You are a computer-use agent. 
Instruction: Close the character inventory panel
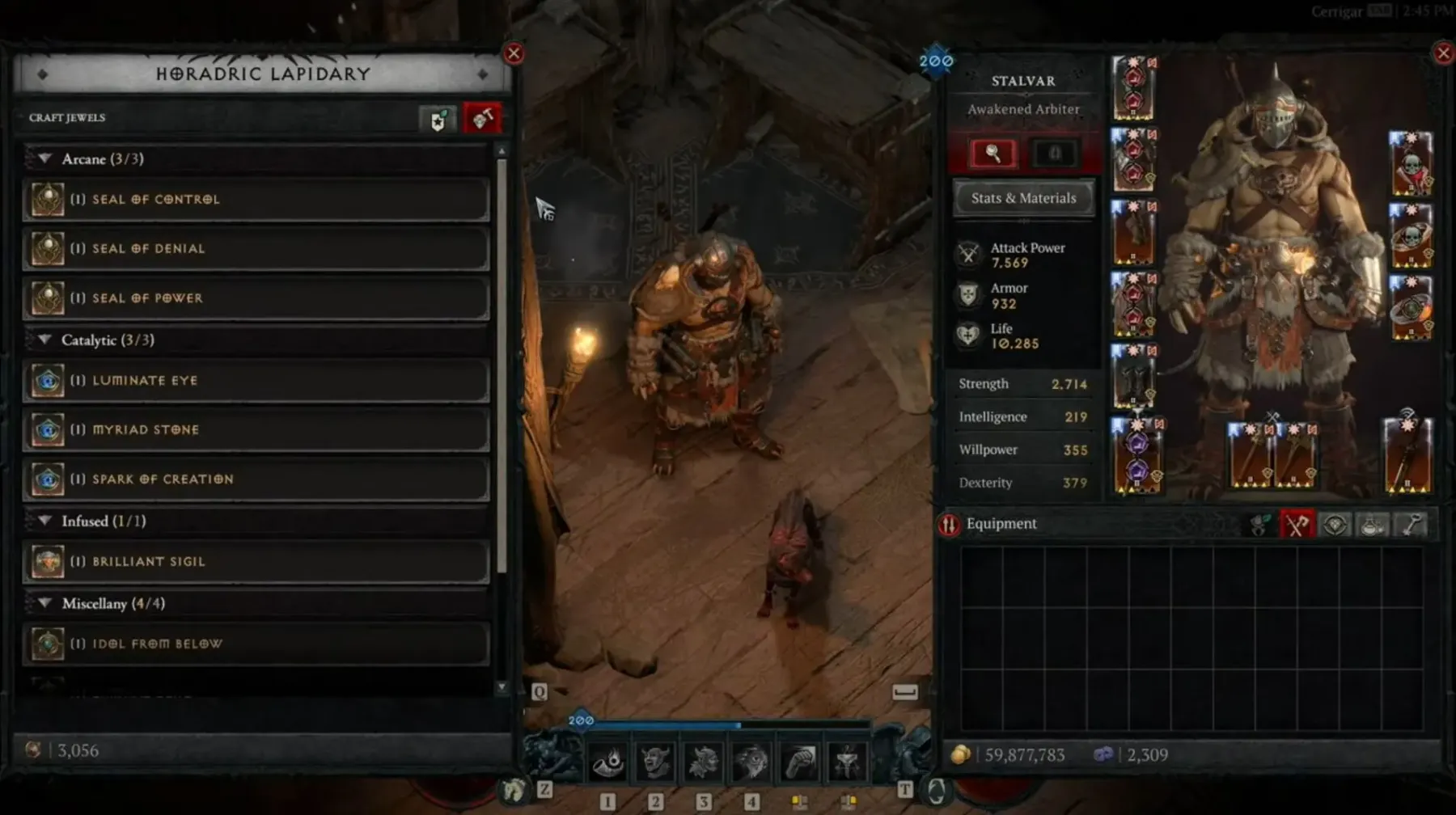click(1443, 54)
